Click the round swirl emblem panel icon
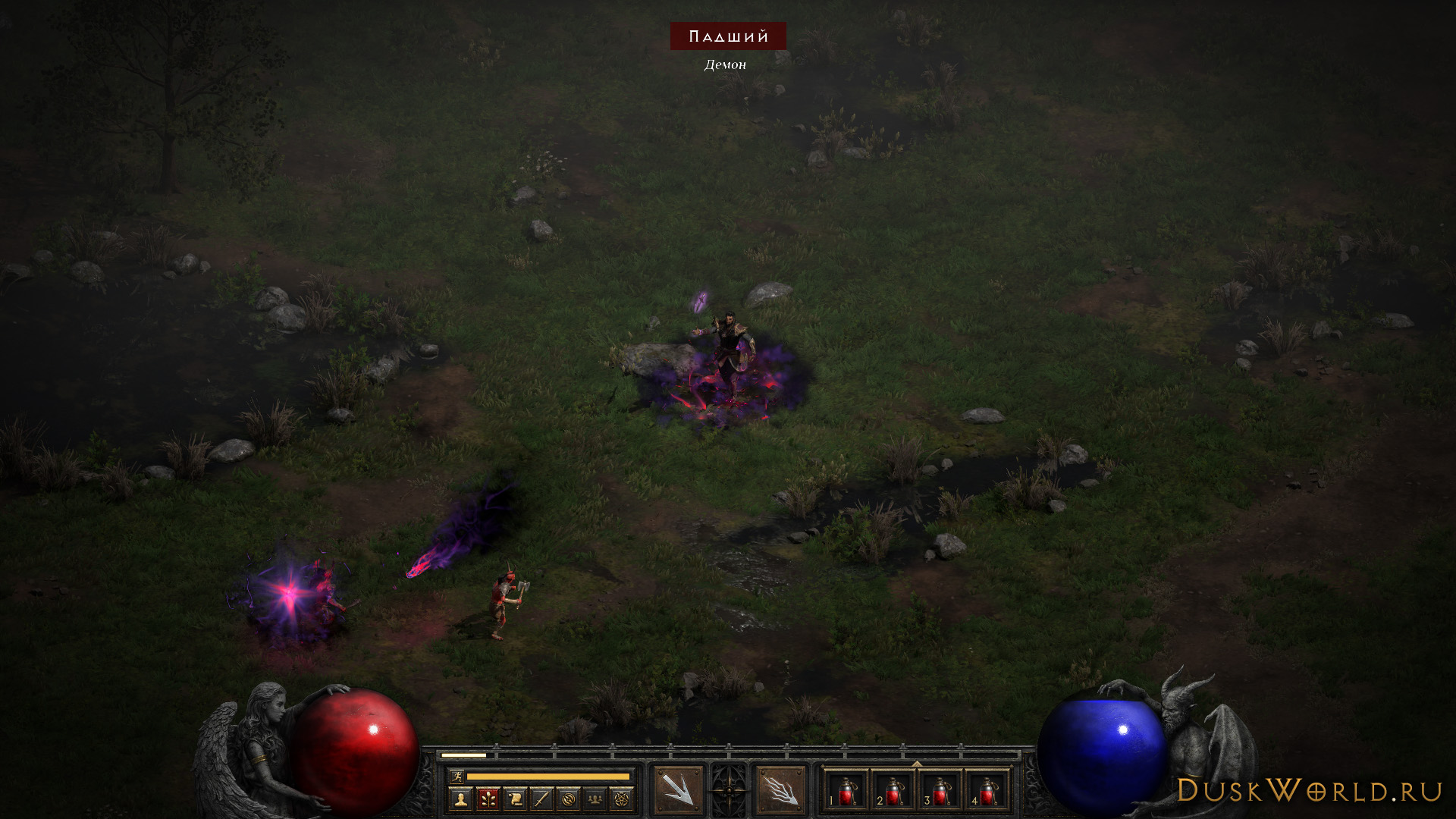Image resolution: width=1456 pixels, height=819 pixels. [568, 799]
